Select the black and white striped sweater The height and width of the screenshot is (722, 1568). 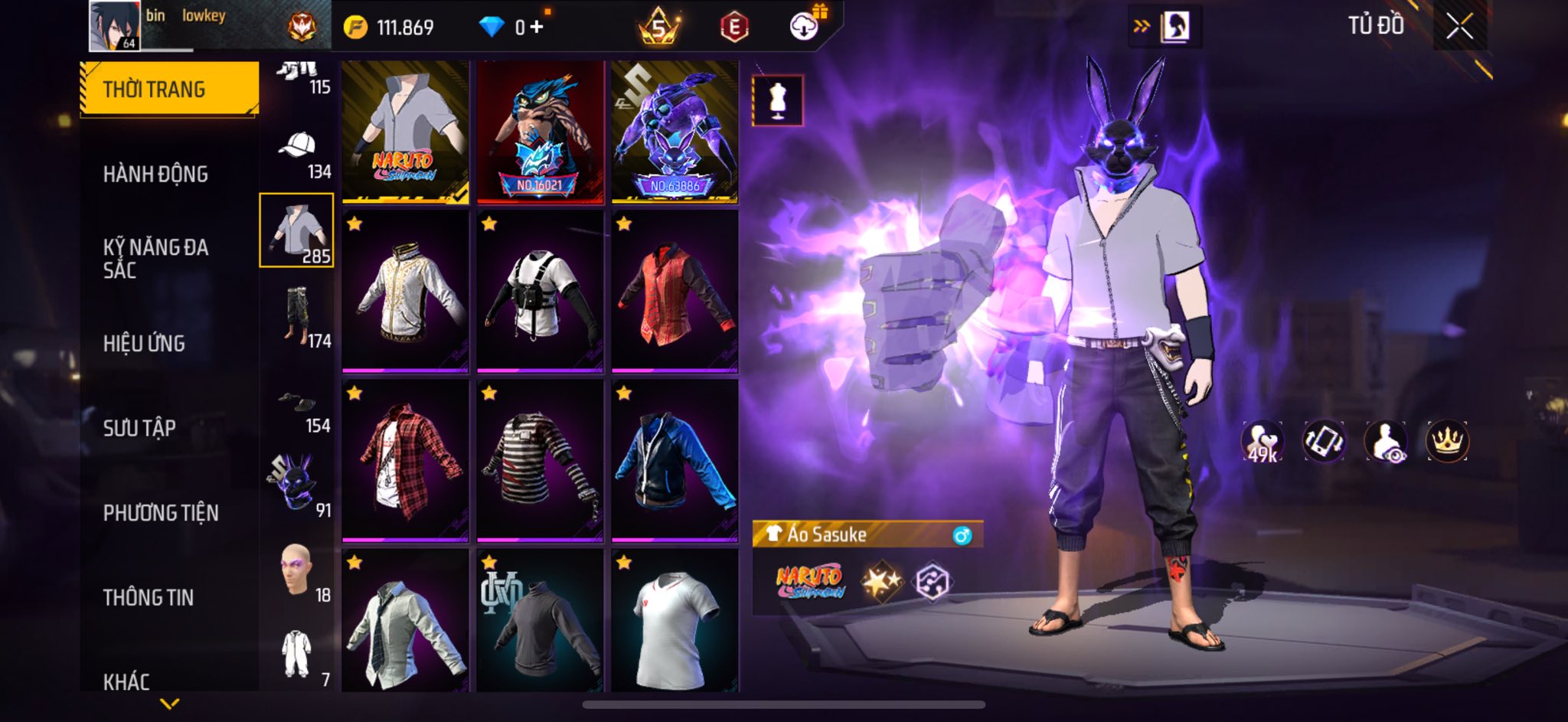point(540,459)
